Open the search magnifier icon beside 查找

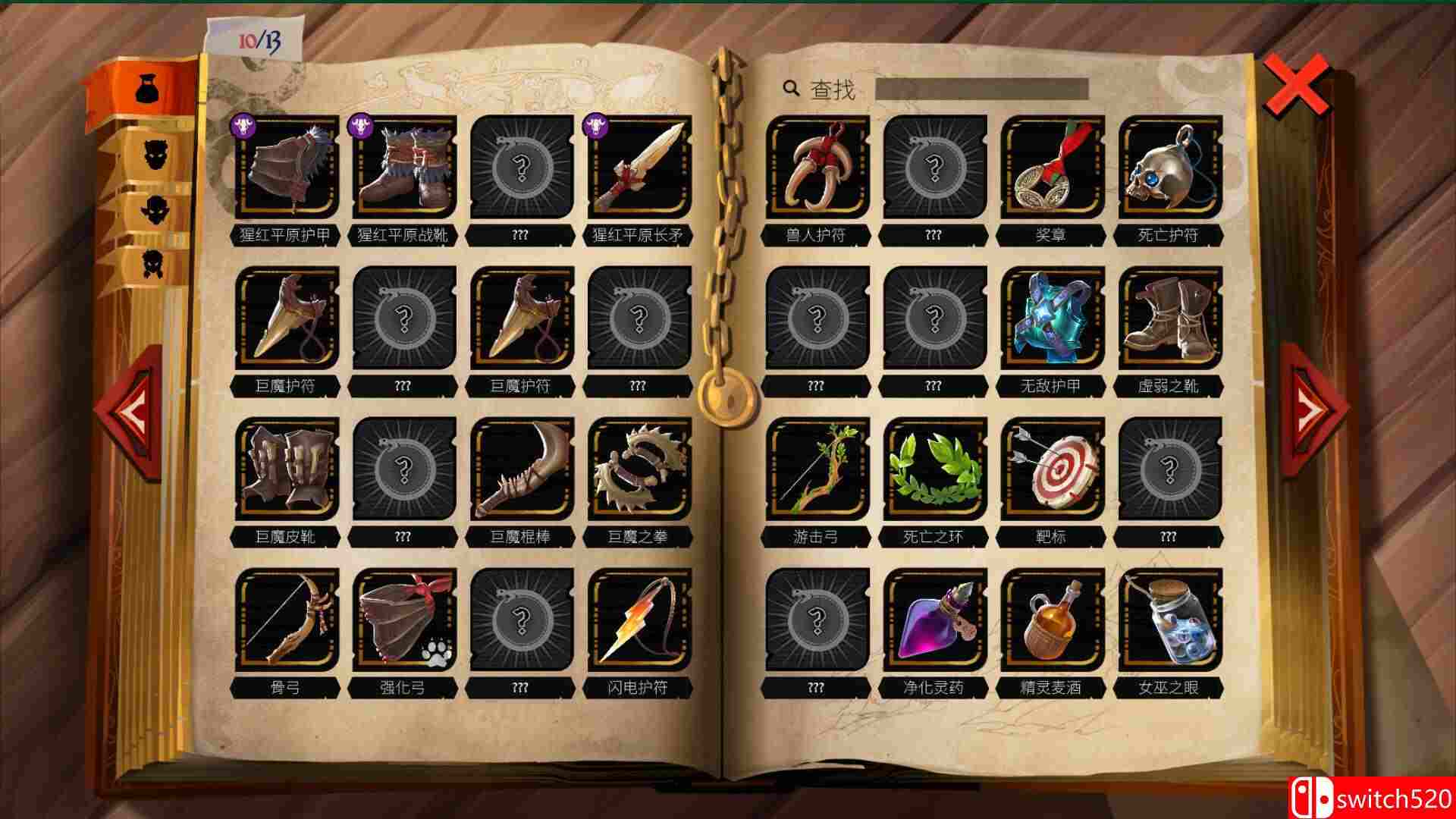pyautogui.click(x=791, y=89)
